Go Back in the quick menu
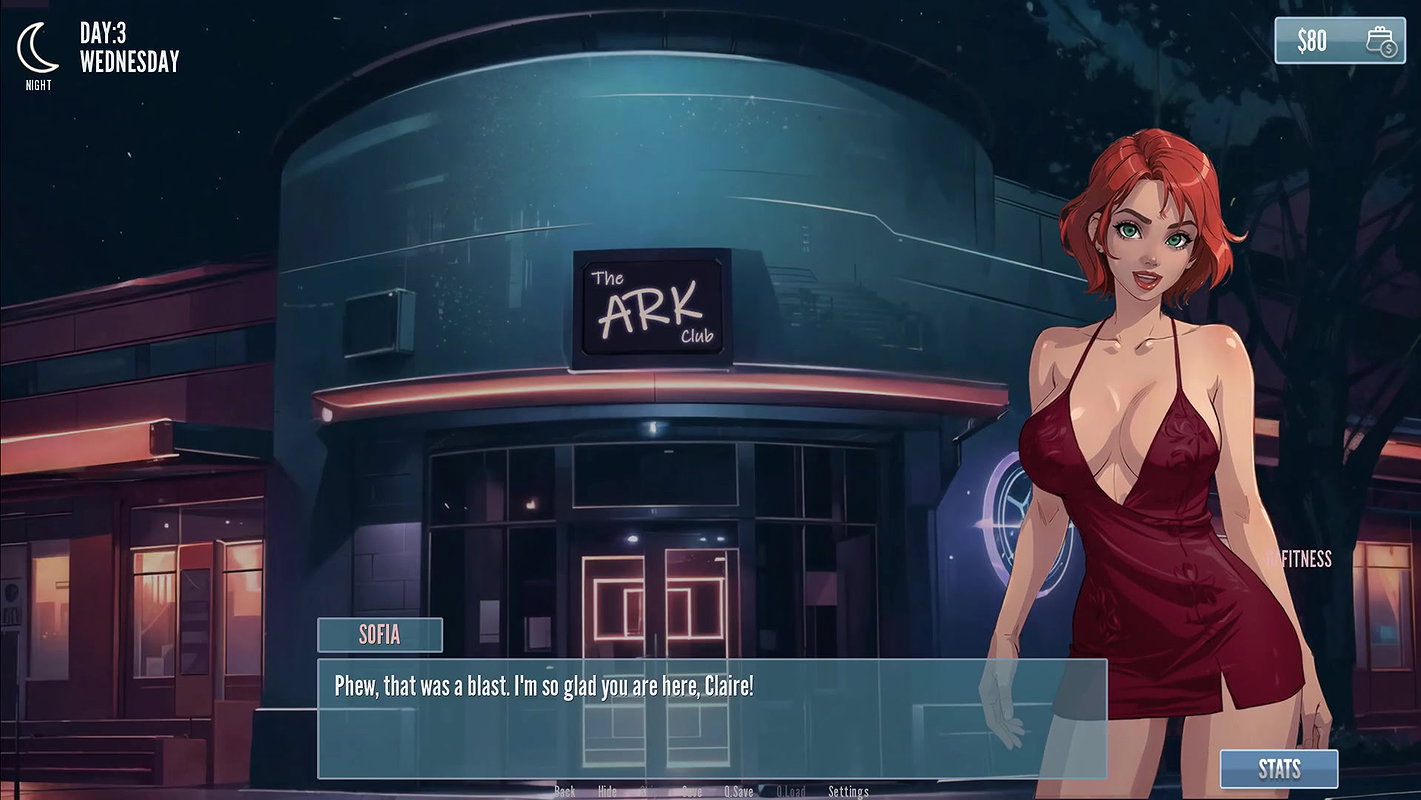The height and width of the screenshot is (800, 1421). click(x=565, y=792)
